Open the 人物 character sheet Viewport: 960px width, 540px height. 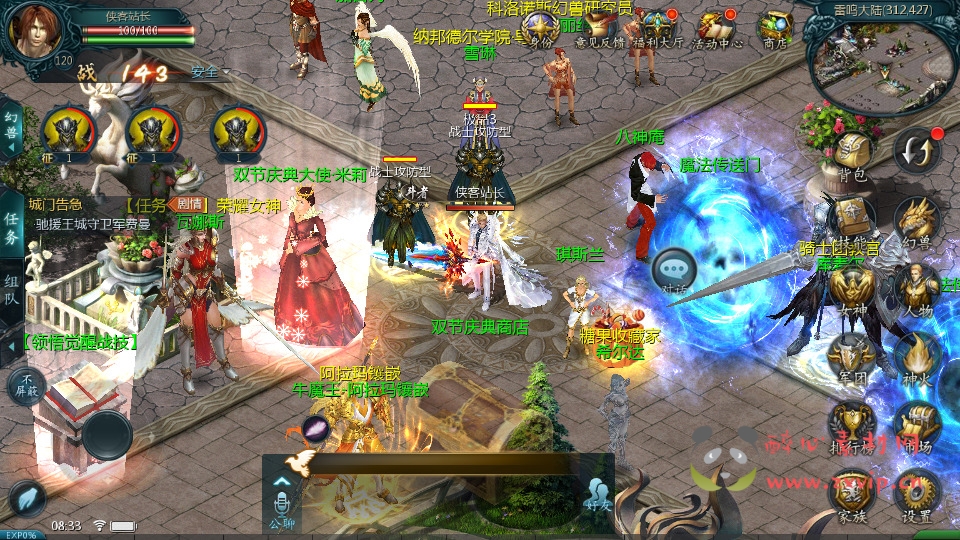point(916,289)
